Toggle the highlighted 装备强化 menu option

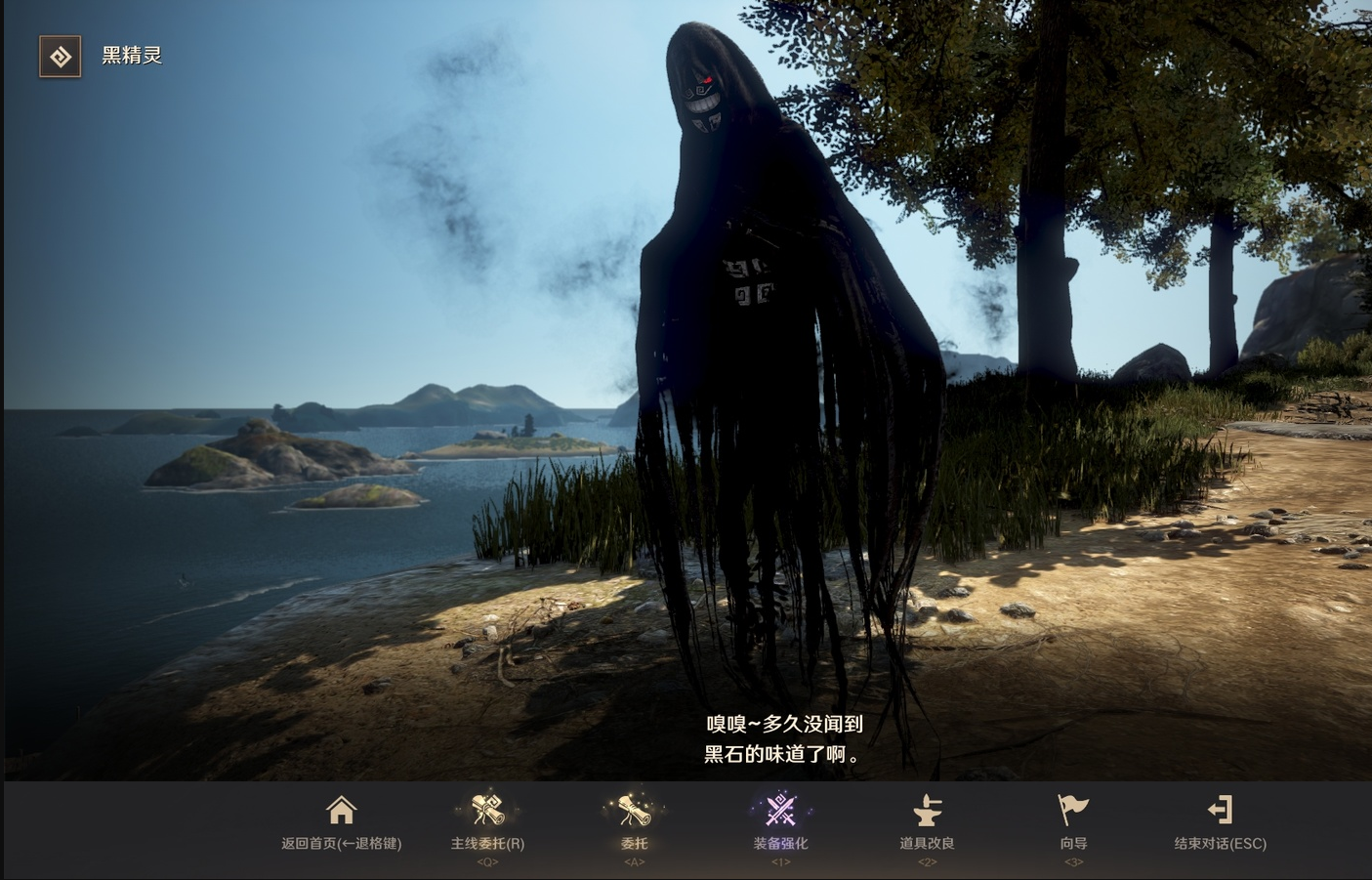pos(779,825)
